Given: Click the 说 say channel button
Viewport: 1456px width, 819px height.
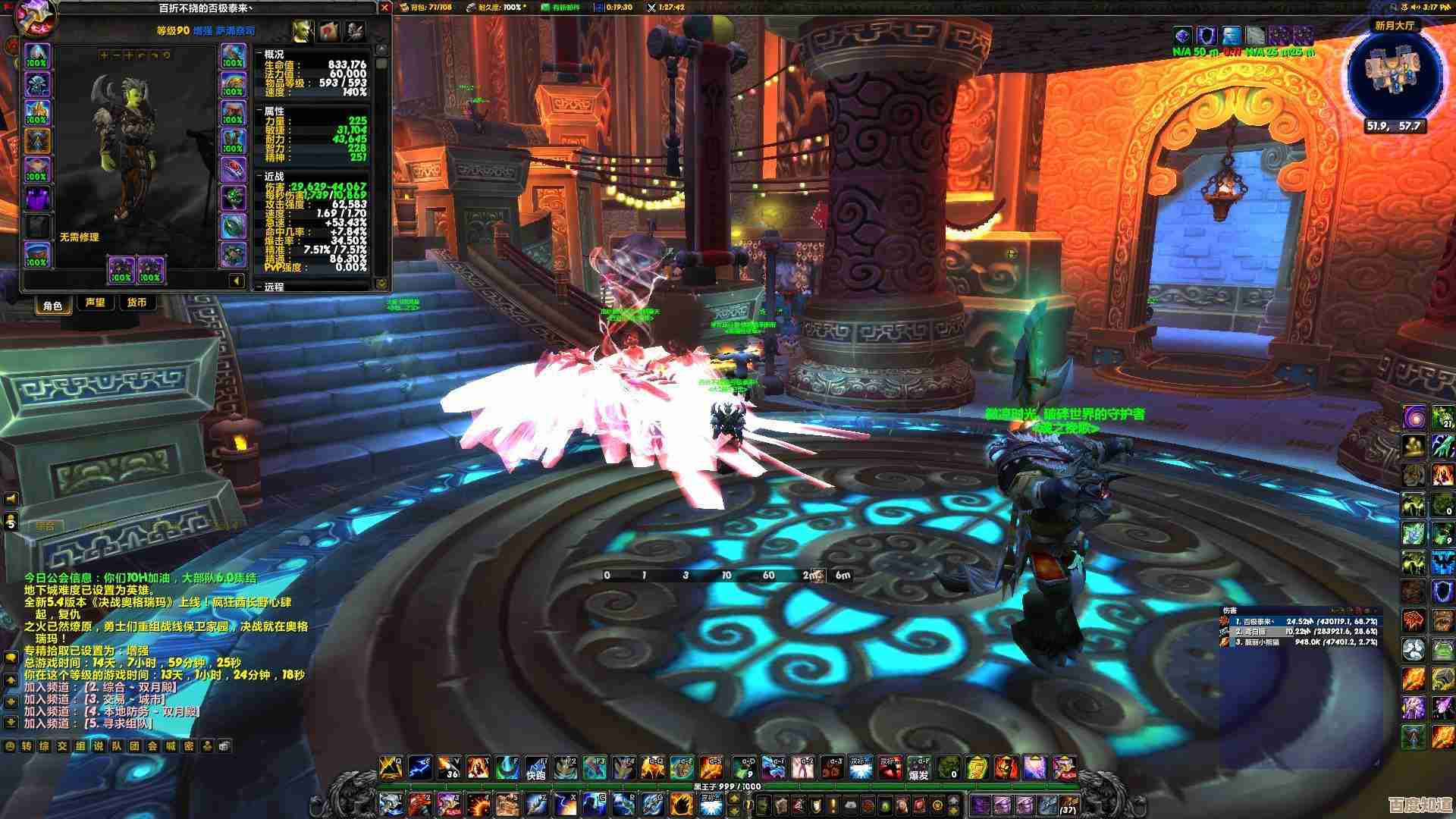Looking at the screenshot, I should click(99, 746).
